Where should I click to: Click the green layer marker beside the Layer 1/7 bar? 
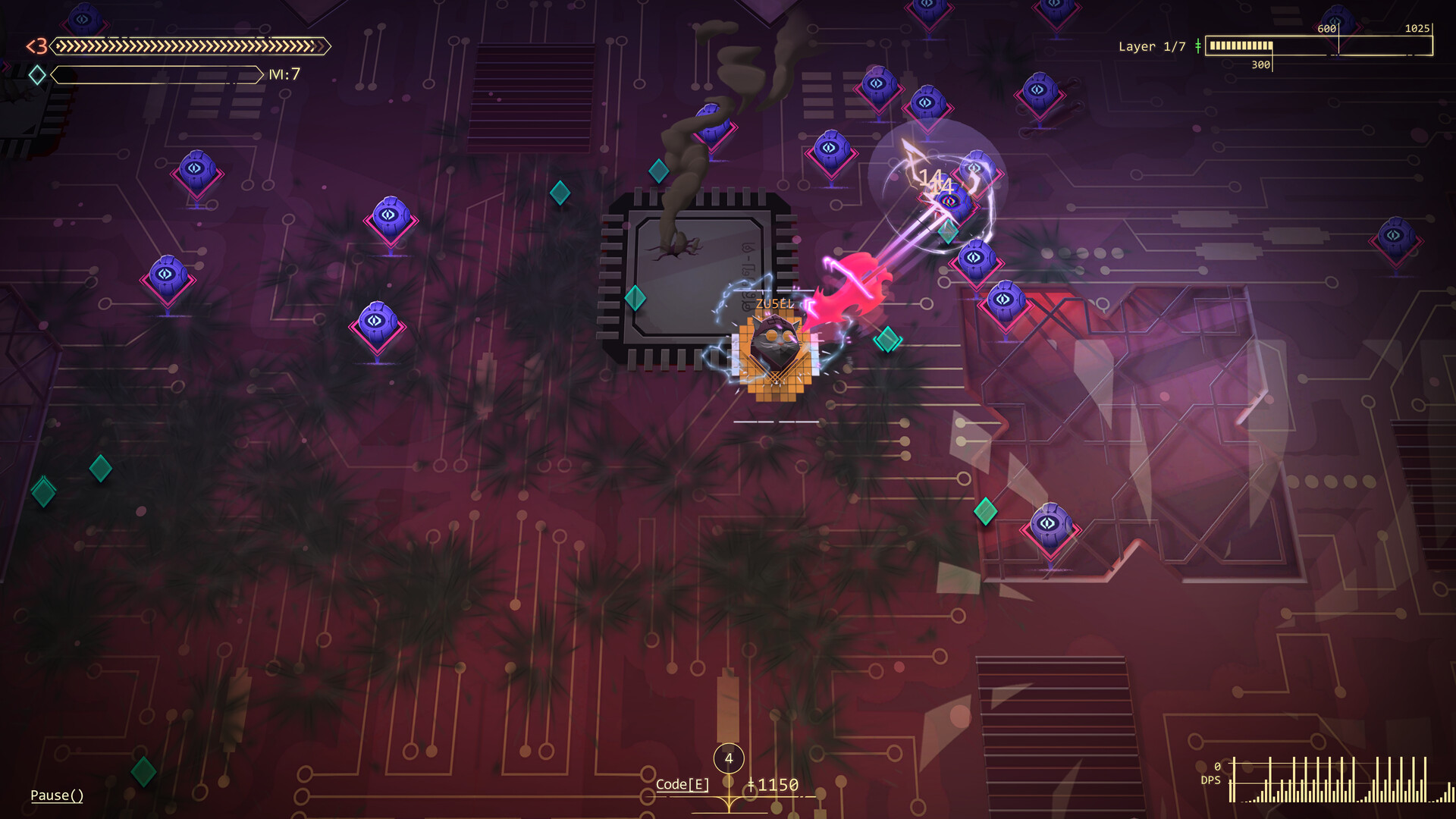pyautogui.click(x=1199, y=46)
